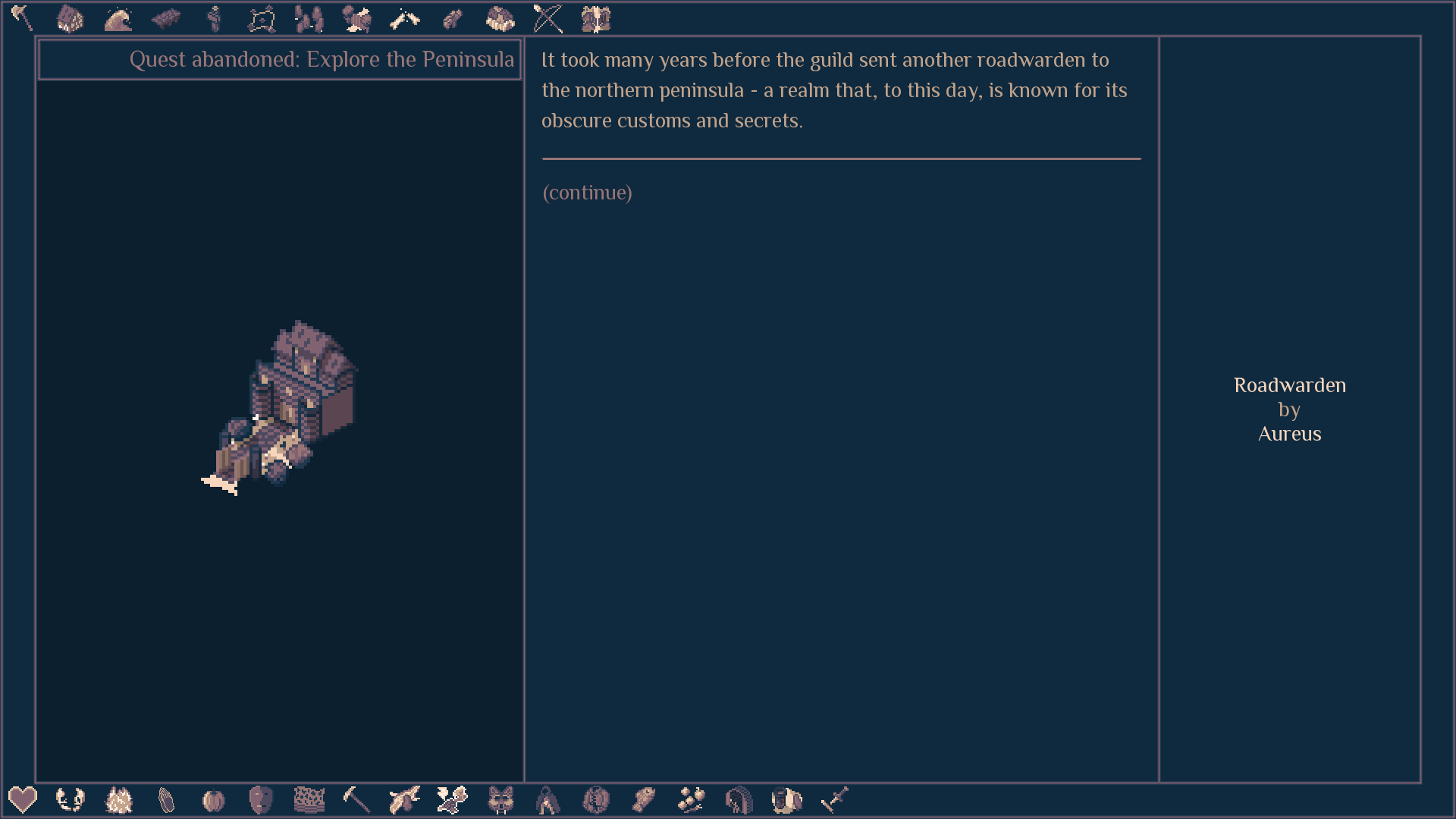The height and width of the screenshot is (819, 1456).
Task: Select the wolf head icon
Action: tap(500, 800)
